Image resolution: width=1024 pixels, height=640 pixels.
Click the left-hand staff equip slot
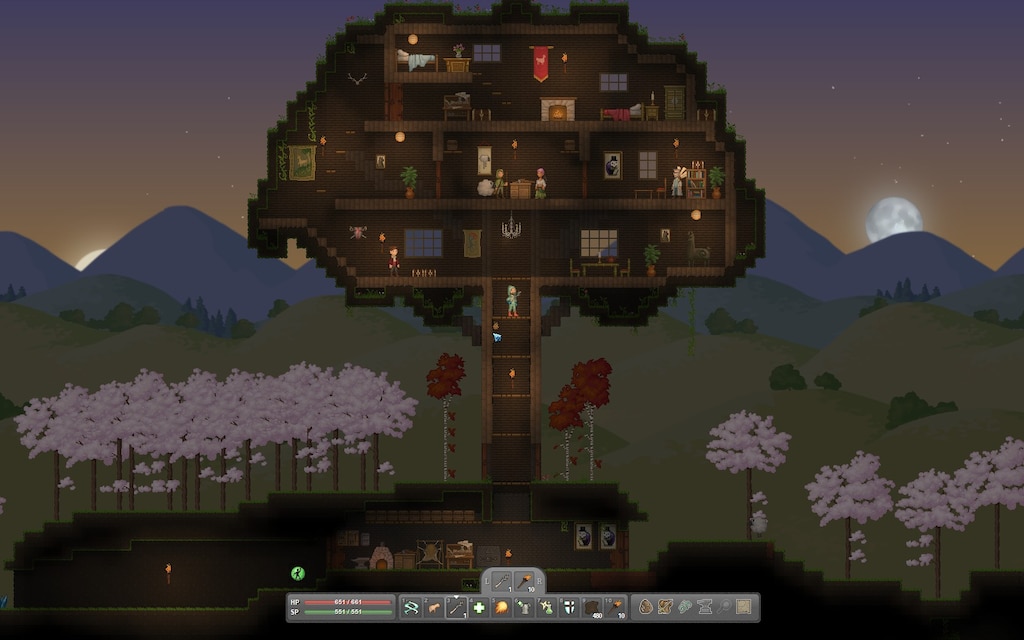(x=501, y=581)
